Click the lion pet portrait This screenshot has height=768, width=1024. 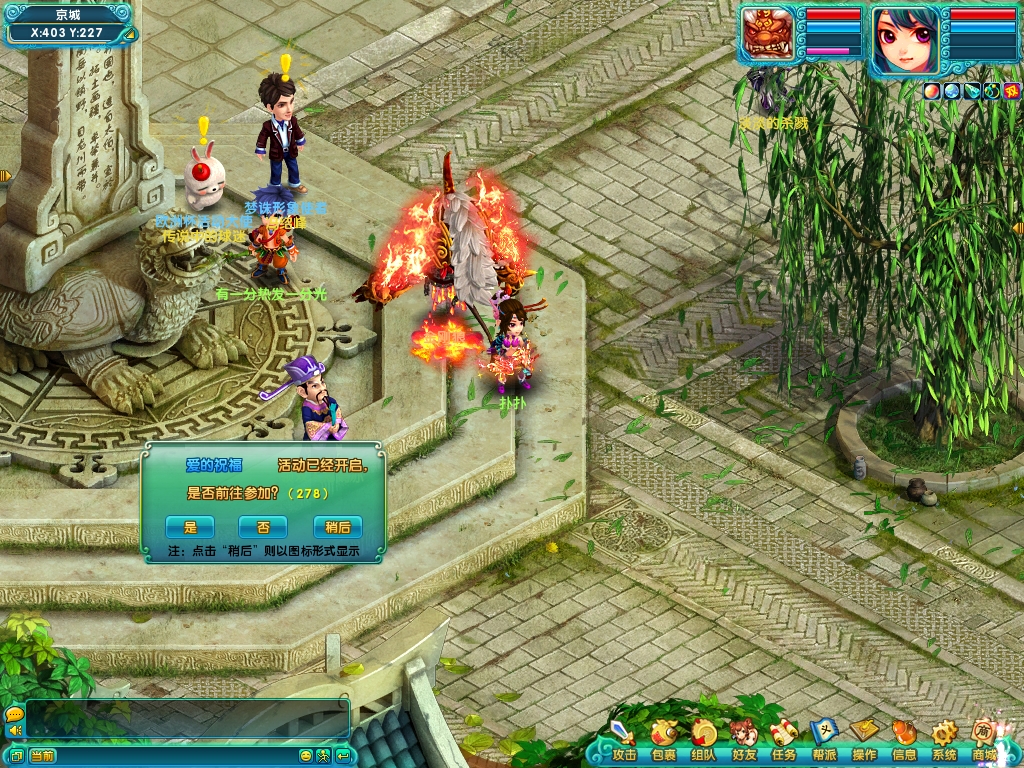click(768, 35)
